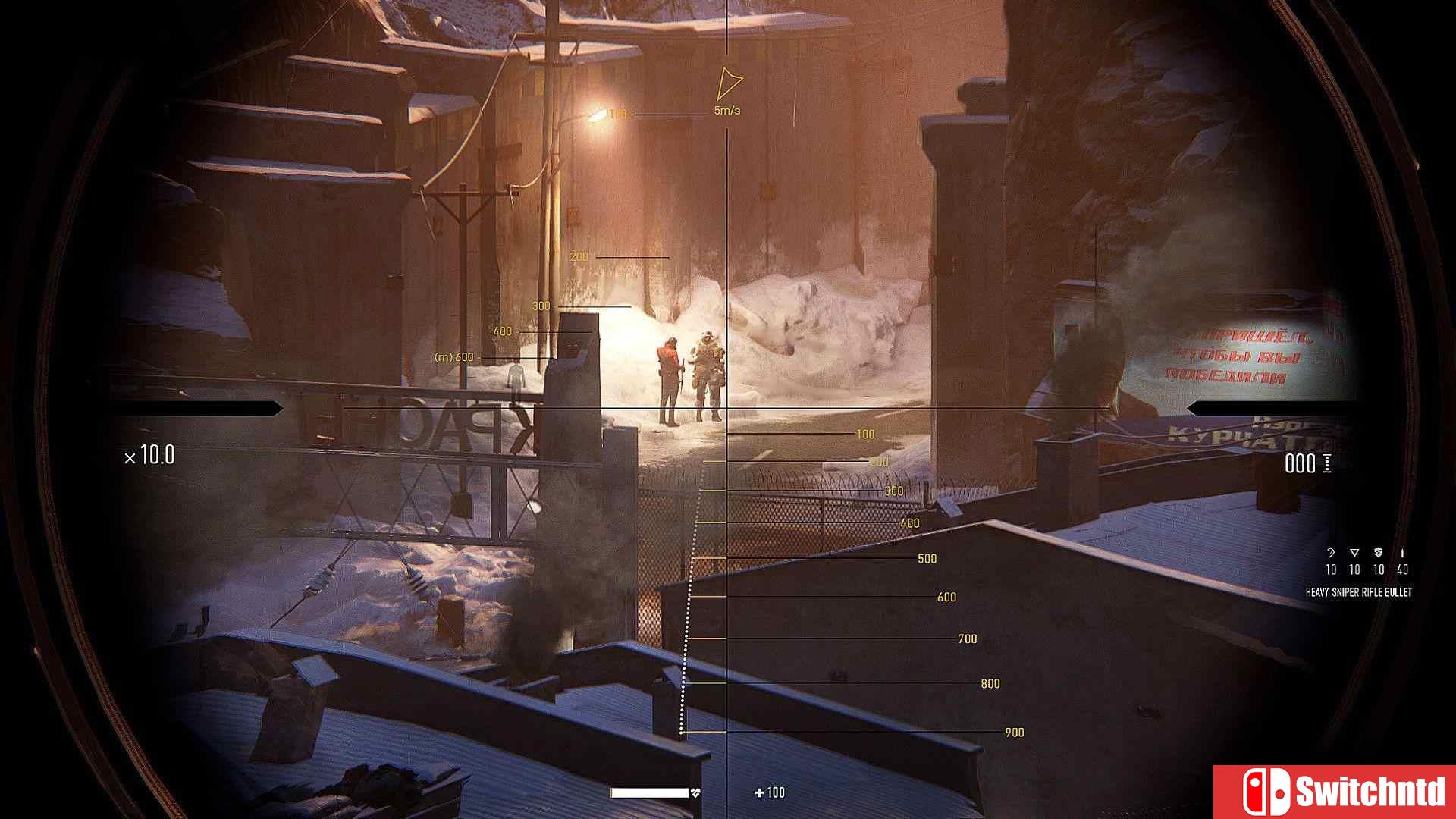Viewport: 1456px width, 819px height.
Task: Select the standard bullet triangle ammo icon
Action: tap(1354, 553)
